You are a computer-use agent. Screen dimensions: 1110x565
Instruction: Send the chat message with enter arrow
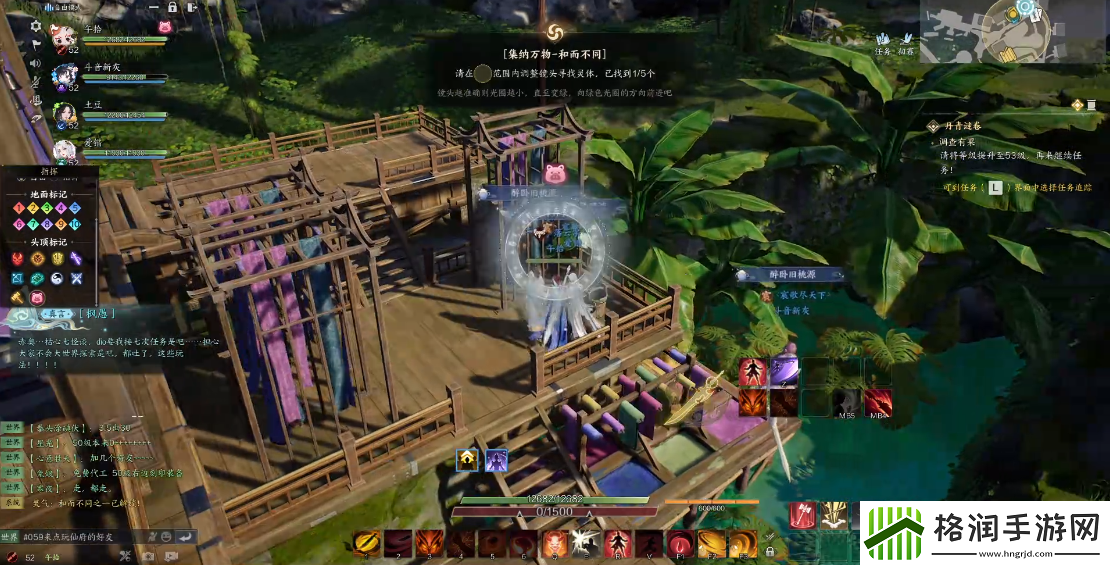(x=184, y=536)
